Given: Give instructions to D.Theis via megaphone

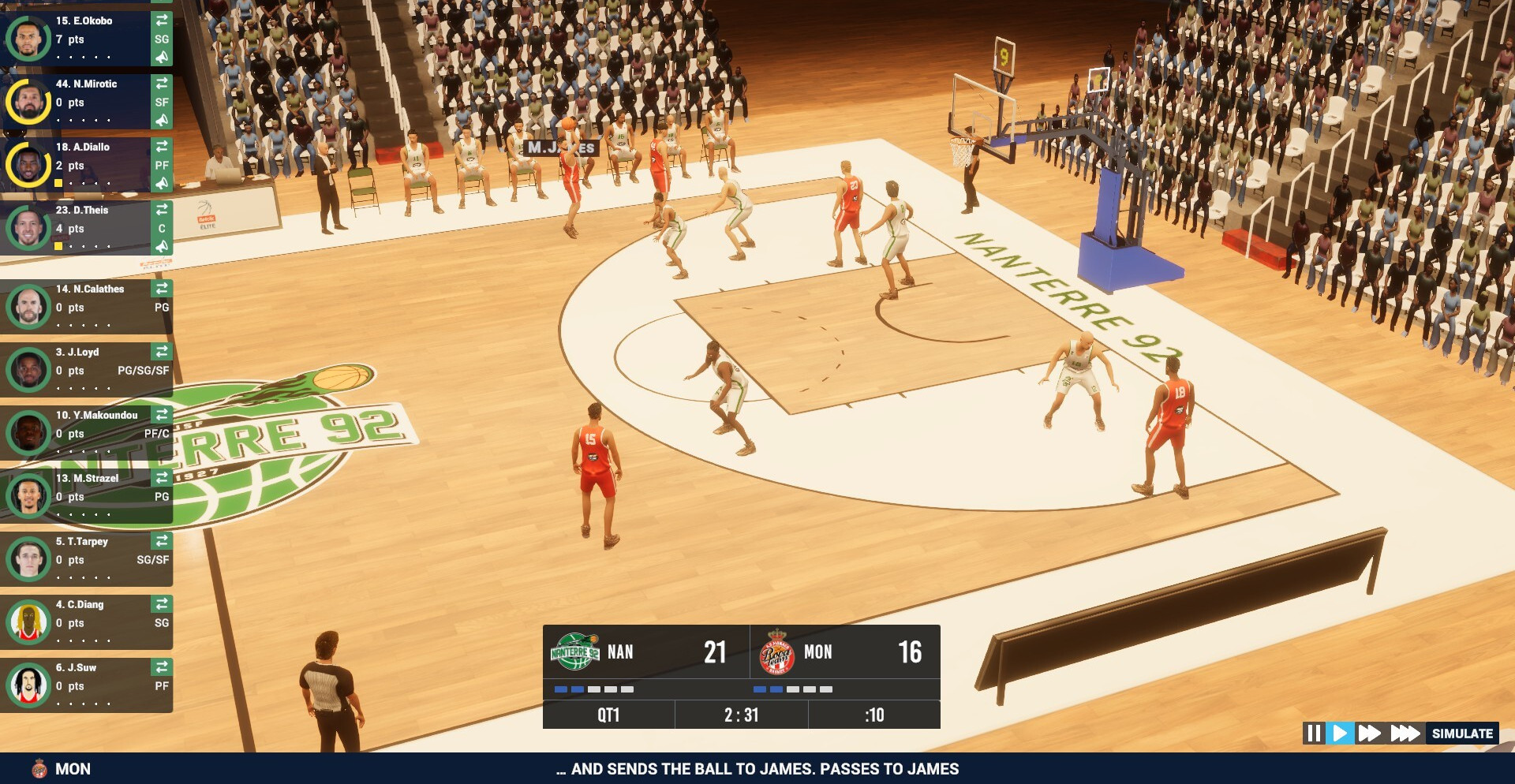Looking at the screenshot, I should (162, 246).
